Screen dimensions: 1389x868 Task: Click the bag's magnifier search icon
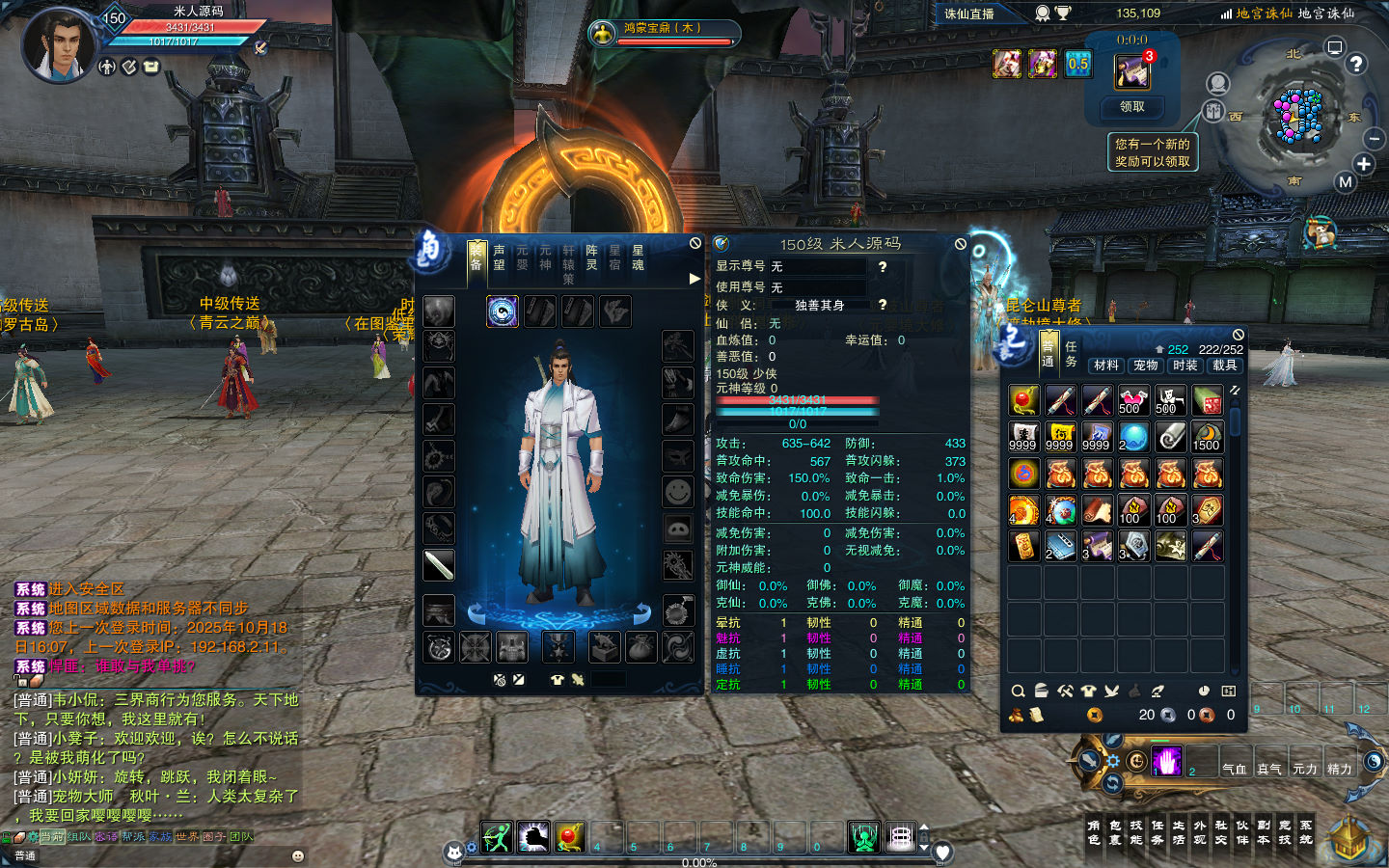point(1018,692)
